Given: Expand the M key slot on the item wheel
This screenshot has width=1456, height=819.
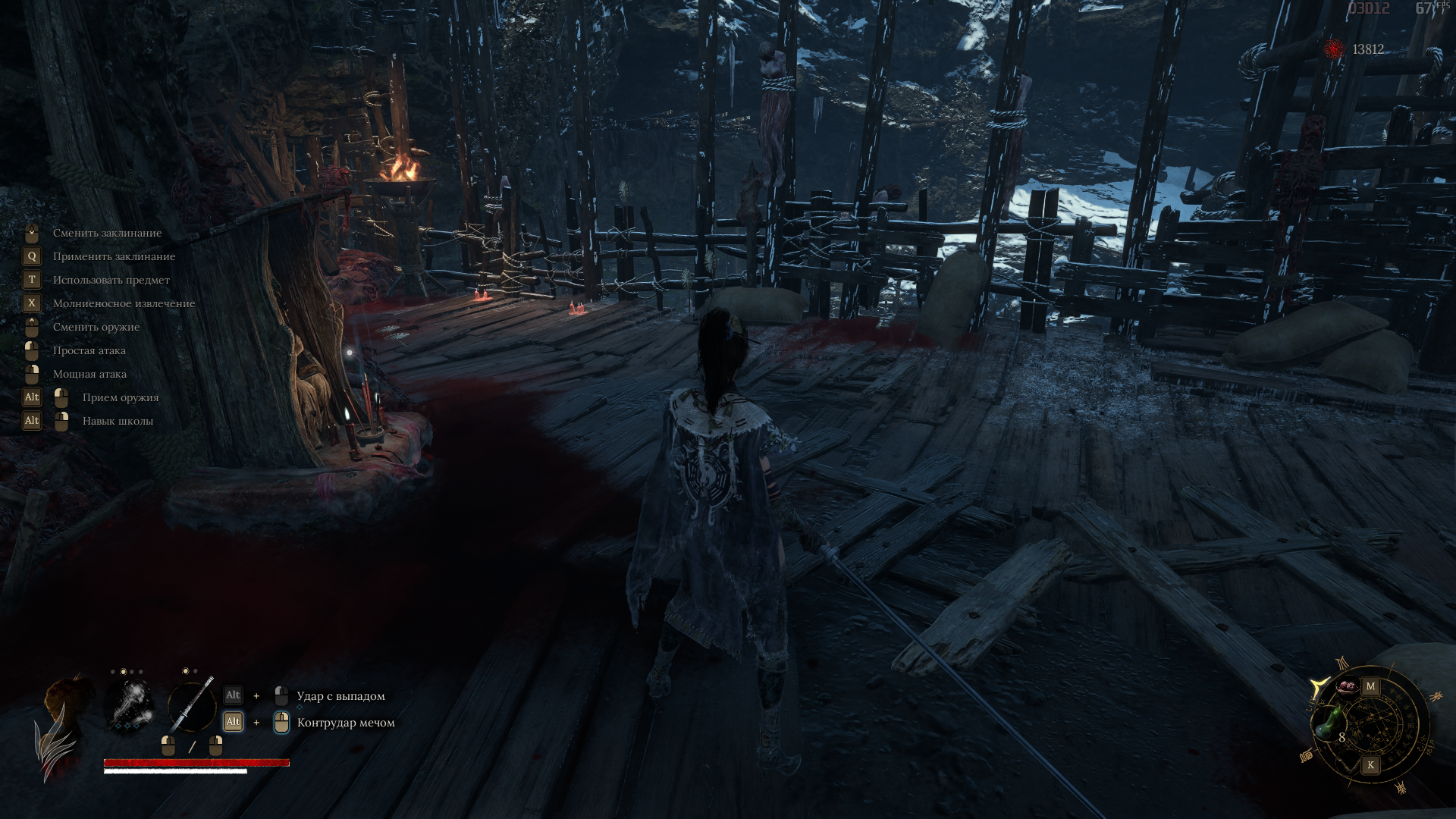Looking at the screenshot, I should (1370, 686).
